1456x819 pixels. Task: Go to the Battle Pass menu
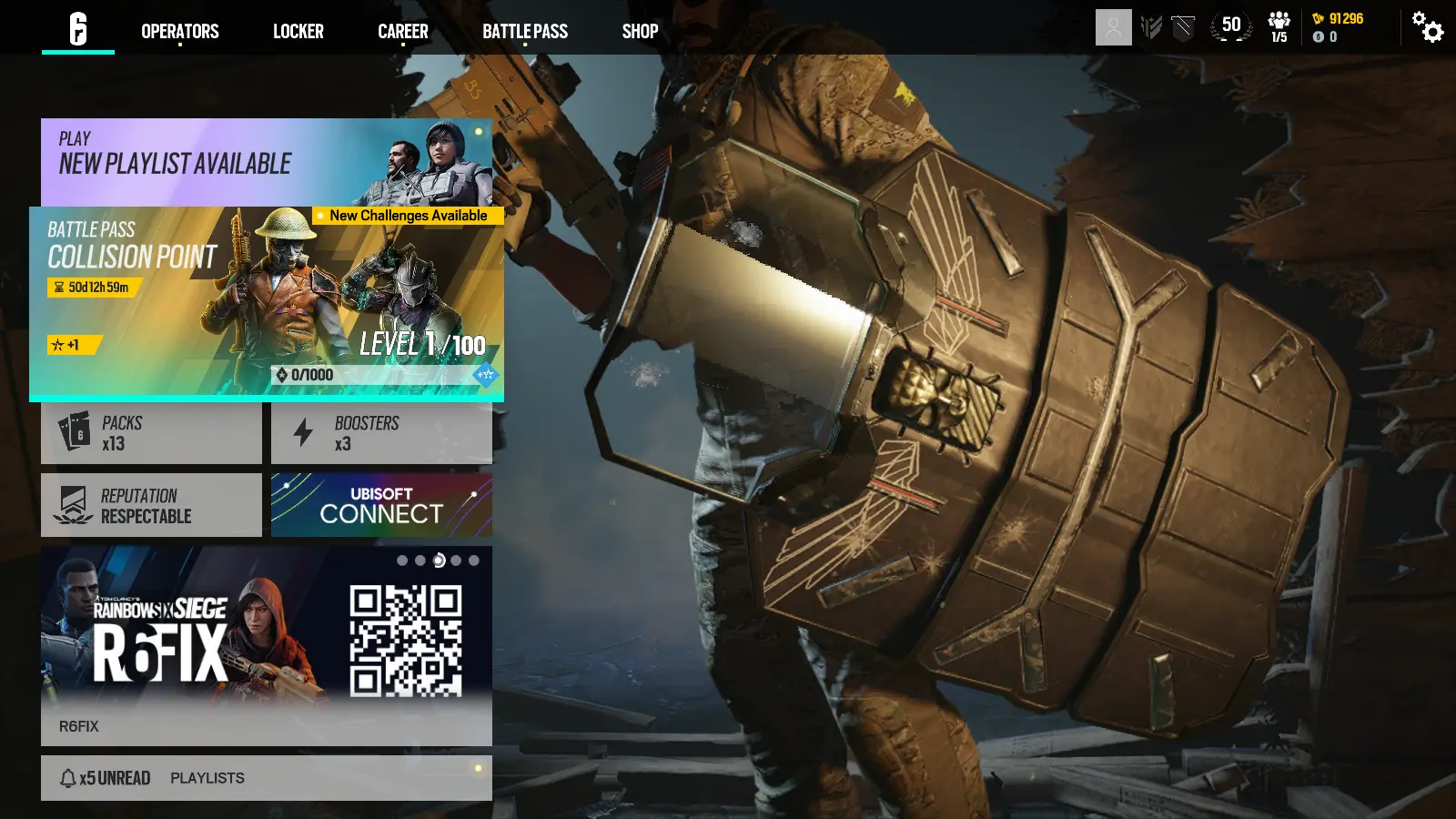tap(525, 31)
